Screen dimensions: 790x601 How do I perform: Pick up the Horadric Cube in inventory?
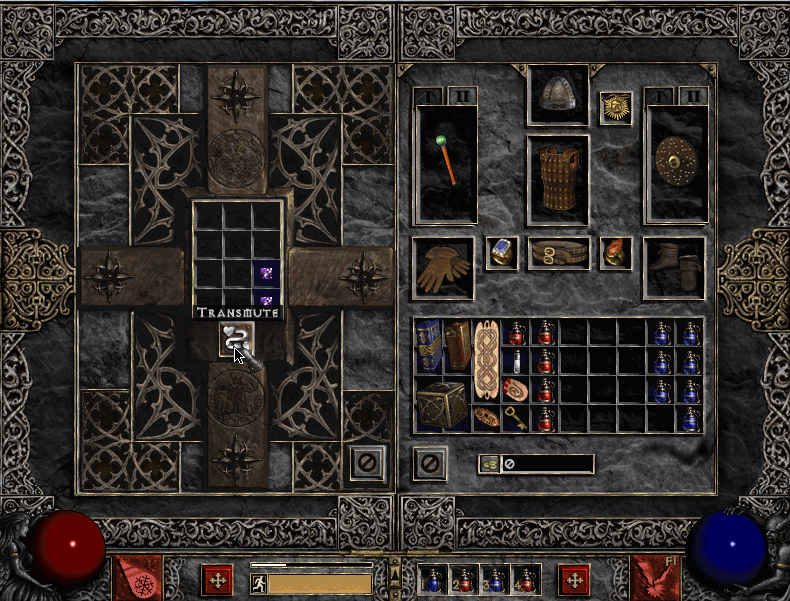click(443, 404)
